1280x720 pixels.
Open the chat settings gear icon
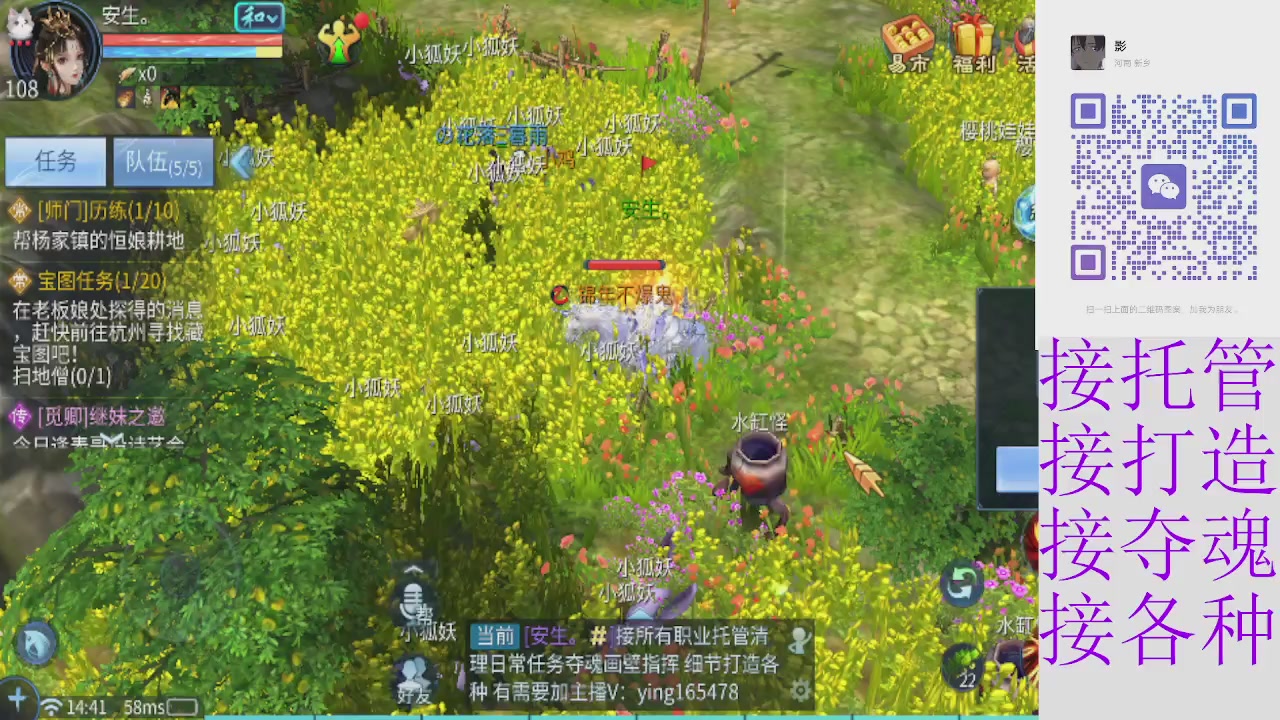coord(799,691)
